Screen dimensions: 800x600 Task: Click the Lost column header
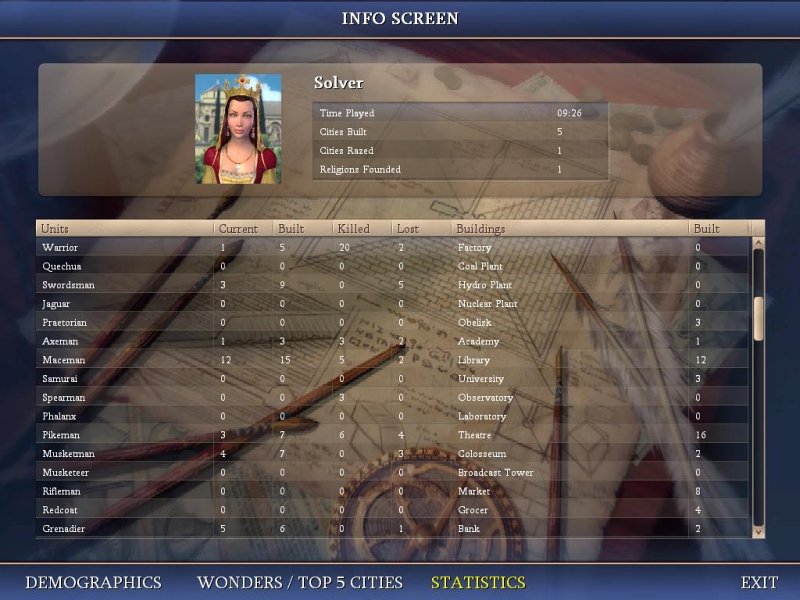[408, 229]
